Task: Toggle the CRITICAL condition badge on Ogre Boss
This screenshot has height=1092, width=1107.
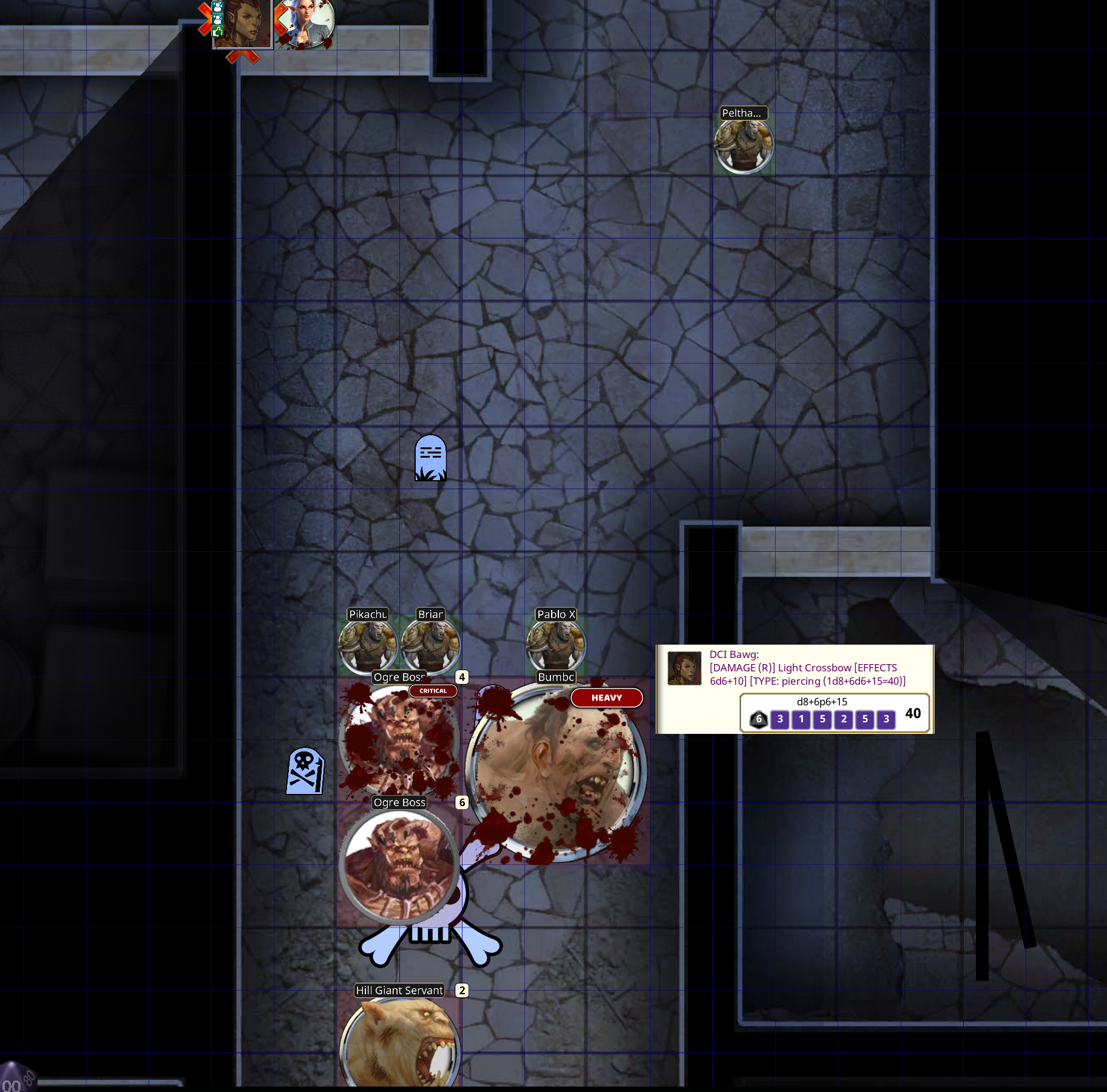Action: click(x=433, y=691)
